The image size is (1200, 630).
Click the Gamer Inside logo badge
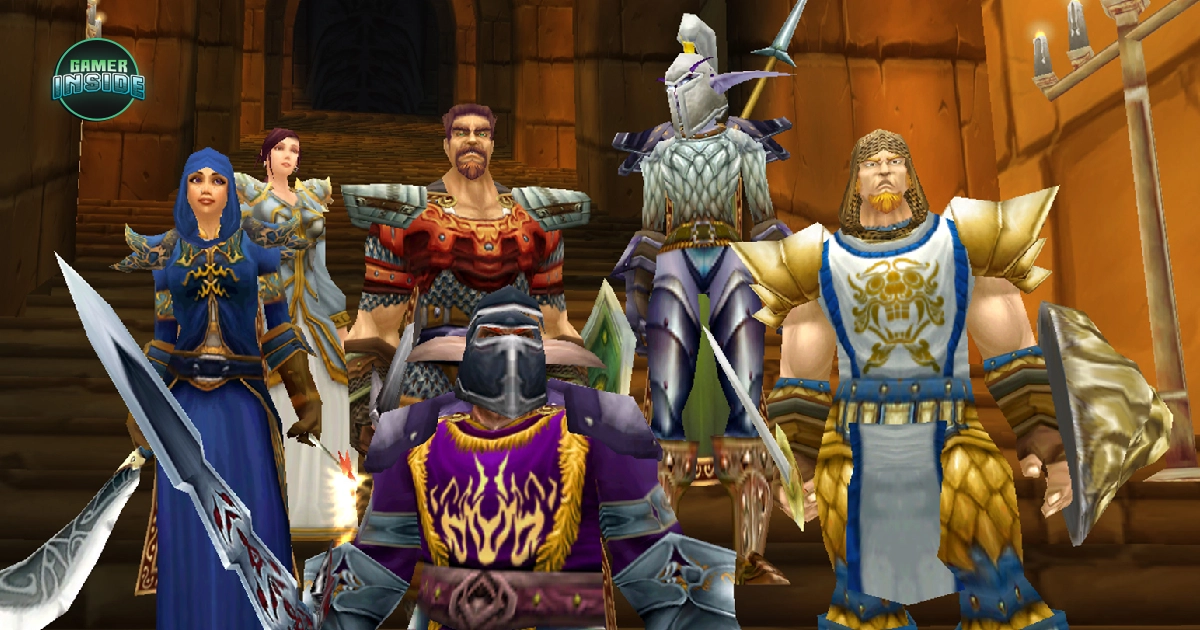[98, 80]
